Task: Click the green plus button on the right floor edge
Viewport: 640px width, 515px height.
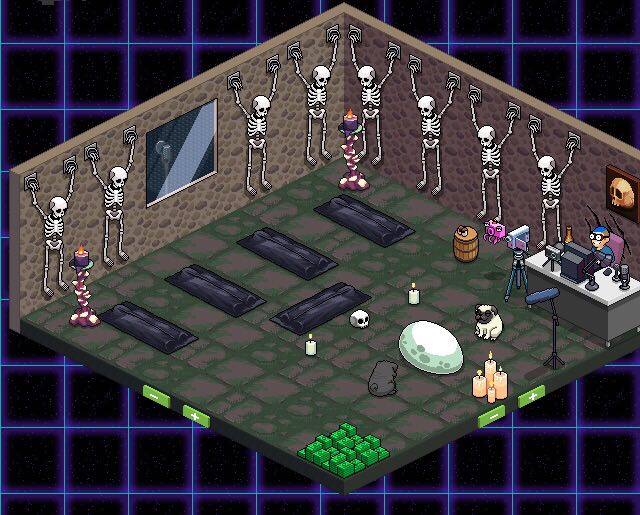Action: pos(530,395)
